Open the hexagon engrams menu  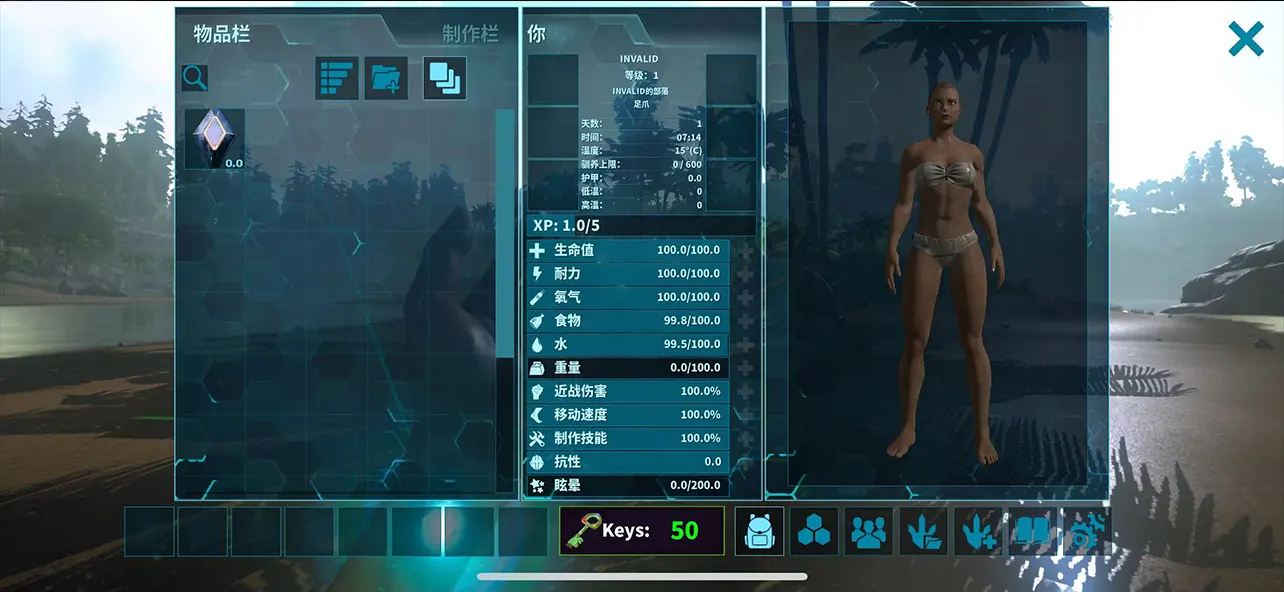814,531
